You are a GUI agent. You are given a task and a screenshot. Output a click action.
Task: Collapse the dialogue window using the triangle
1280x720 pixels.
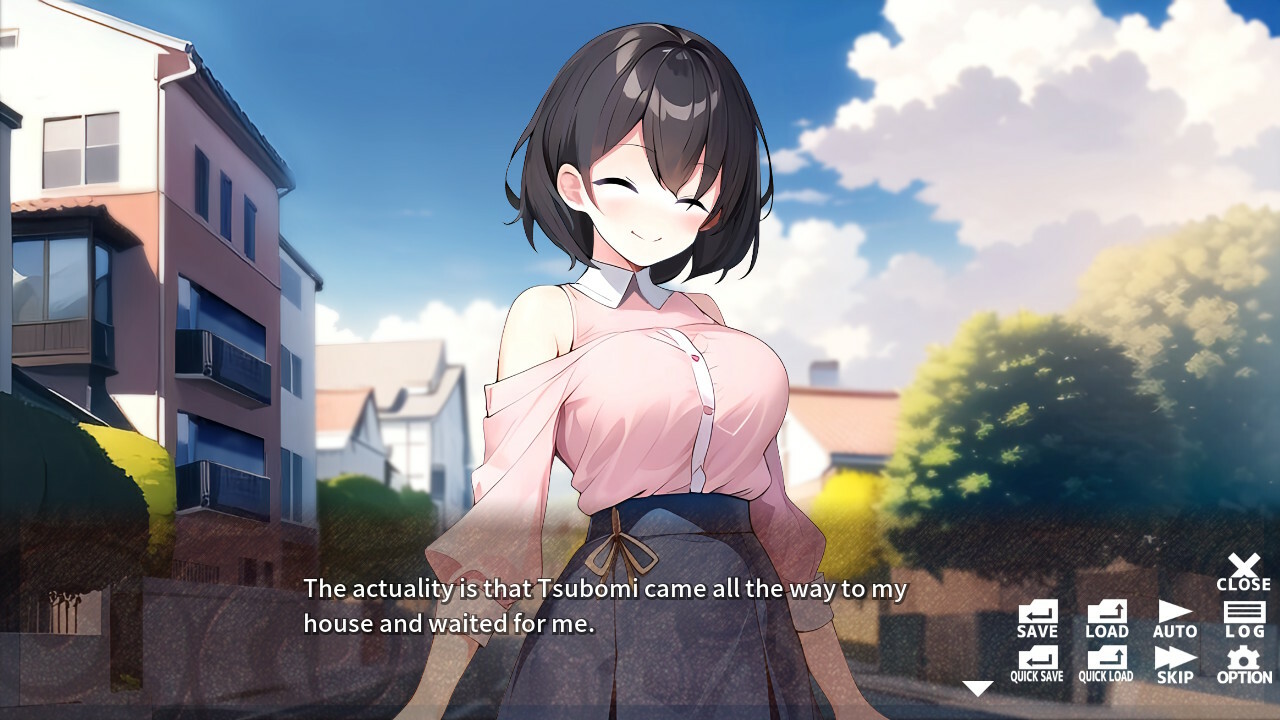976,686
